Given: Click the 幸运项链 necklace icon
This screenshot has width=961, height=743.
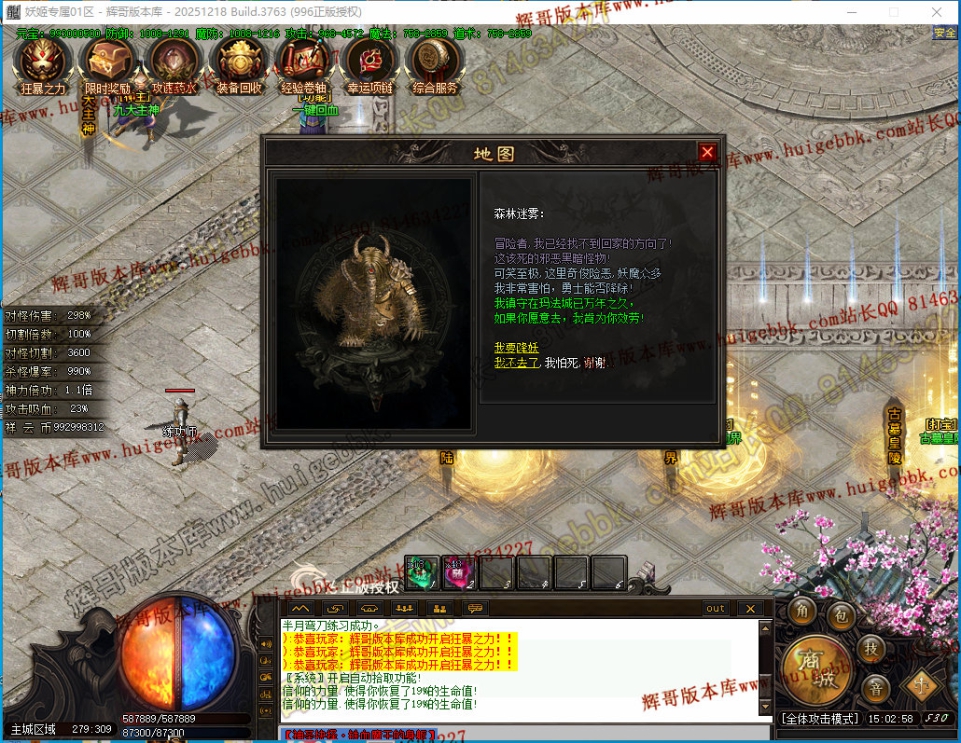Looking at the screenshot, I should point(369,63).
